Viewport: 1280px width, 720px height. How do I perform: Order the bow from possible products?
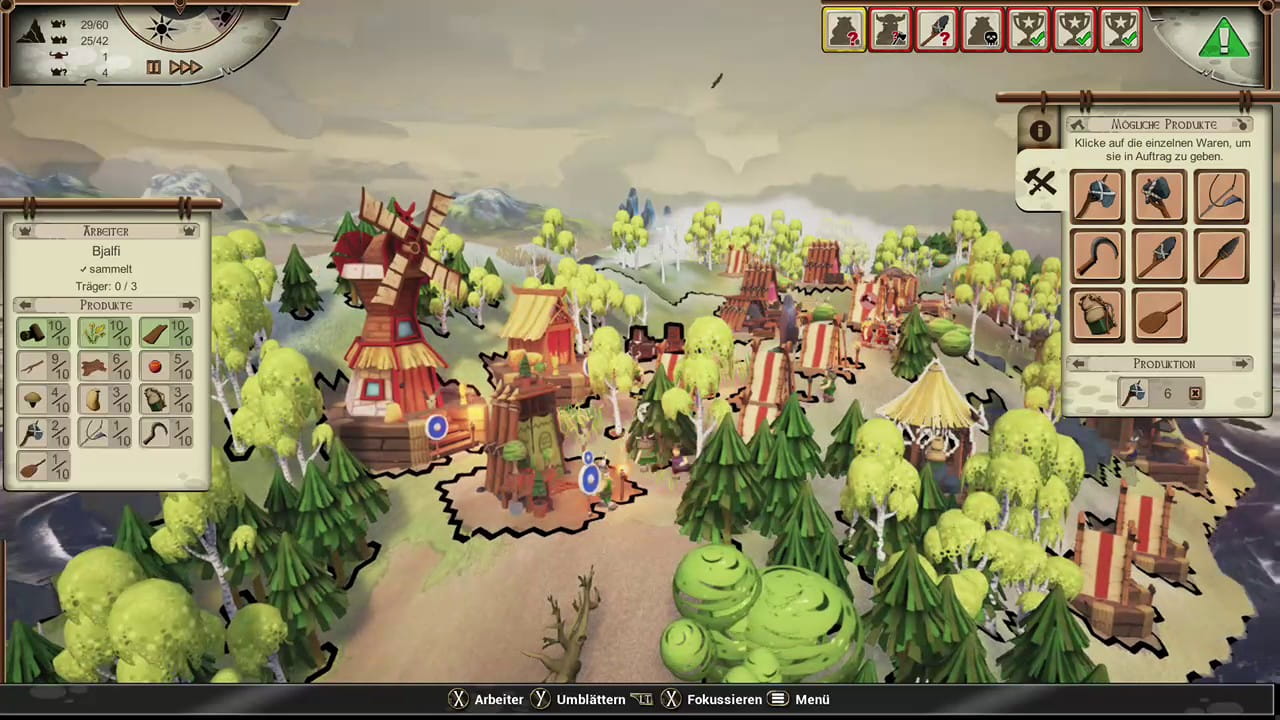(x=1221, y=195)
